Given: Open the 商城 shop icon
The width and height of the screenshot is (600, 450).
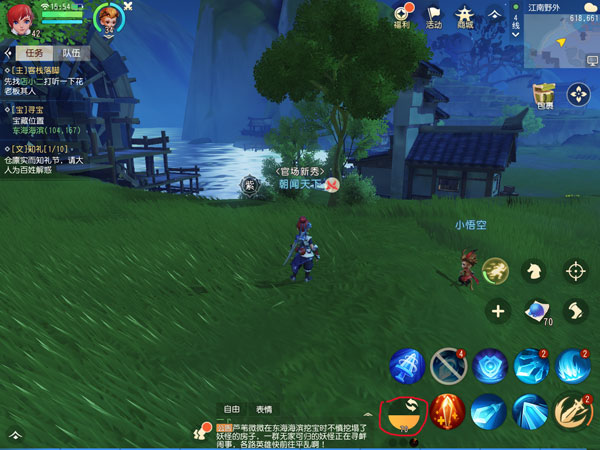Looking at the screenshot, I should (465, 16).
